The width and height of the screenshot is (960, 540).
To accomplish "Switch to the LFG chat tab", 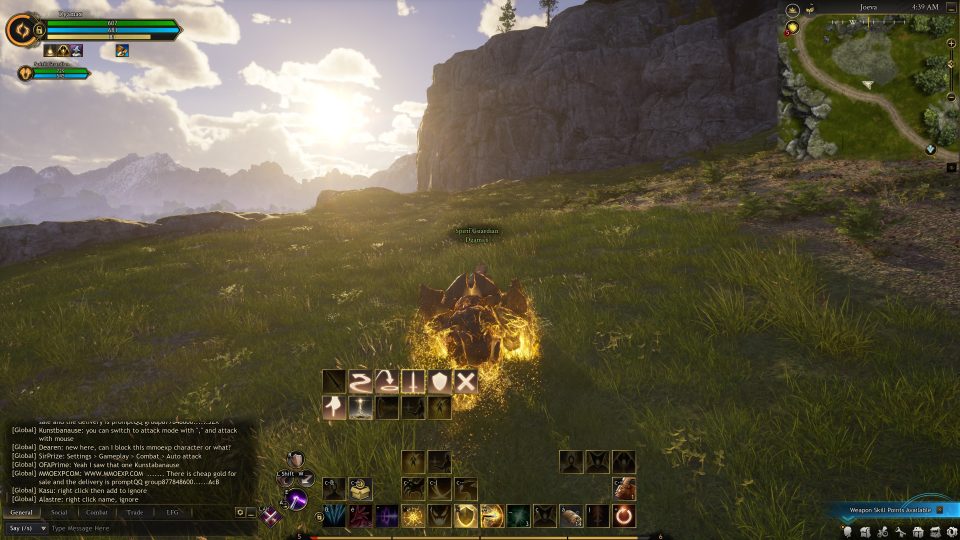I will pos(172,512).
